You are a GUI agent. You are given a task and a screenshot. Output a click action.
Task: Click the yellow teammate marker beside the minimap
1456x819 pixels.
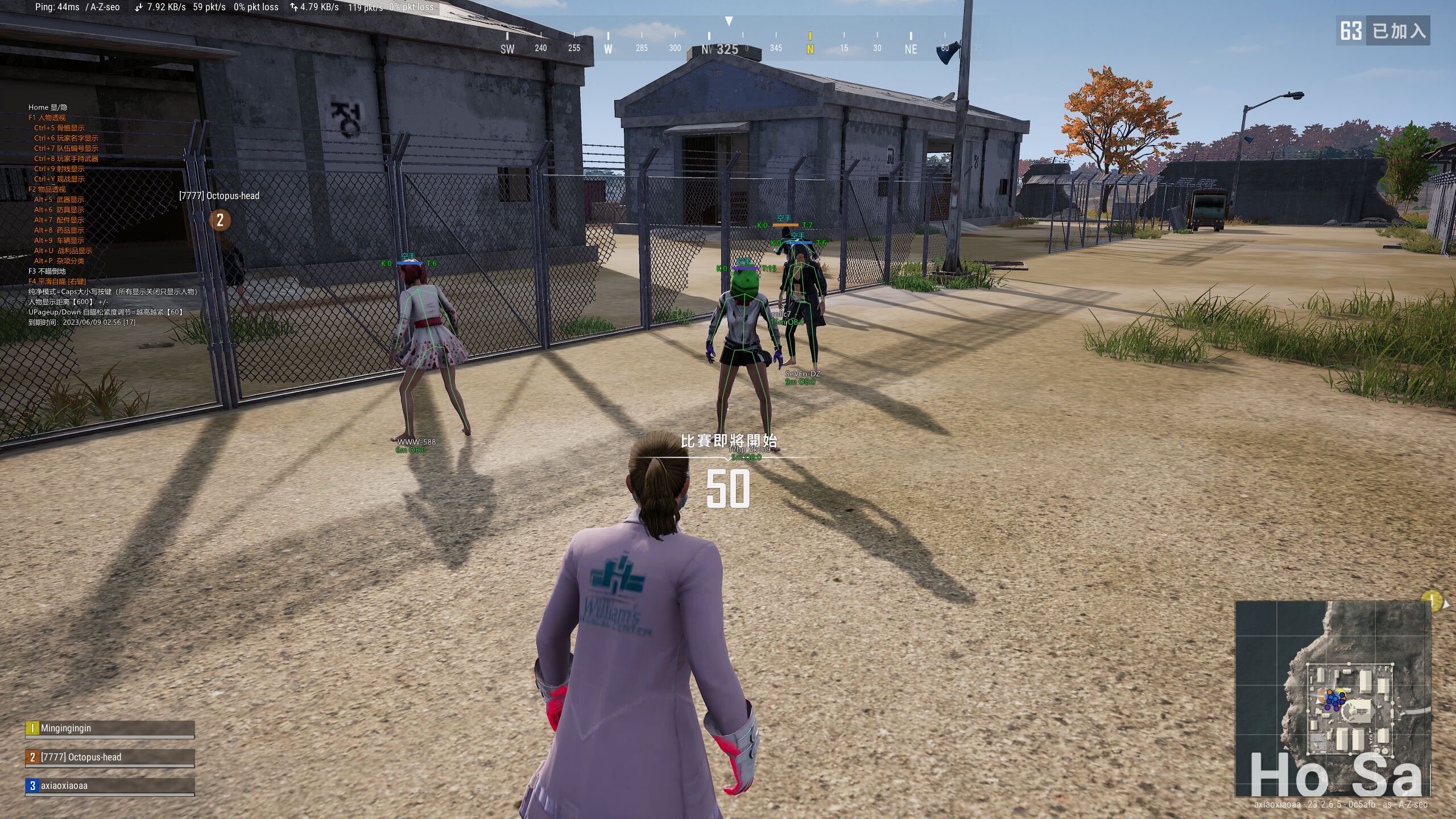click(1432, 600)
